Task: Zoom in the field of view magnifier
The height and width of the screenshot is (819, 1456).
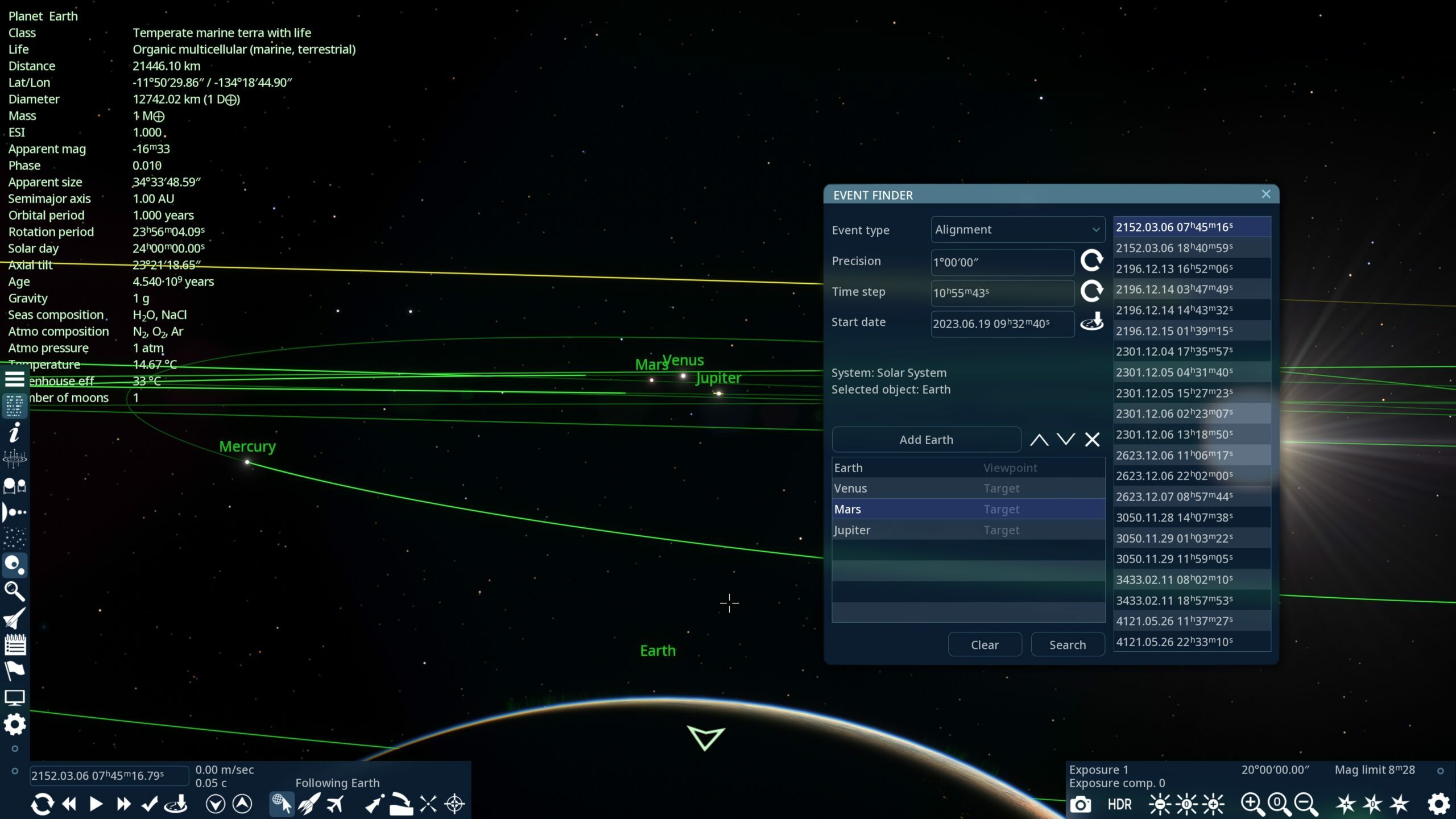Action: (1249, 804)
